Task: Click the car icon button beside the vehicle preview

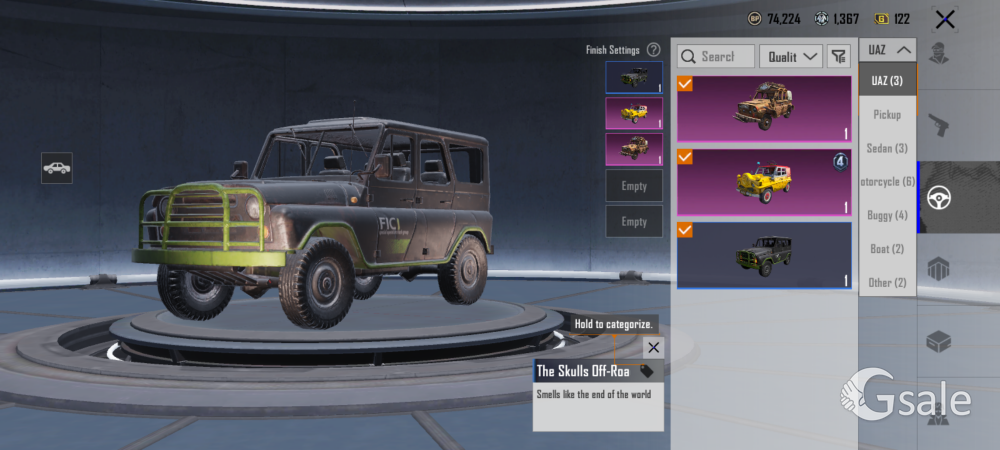Action: click(57, 167)
